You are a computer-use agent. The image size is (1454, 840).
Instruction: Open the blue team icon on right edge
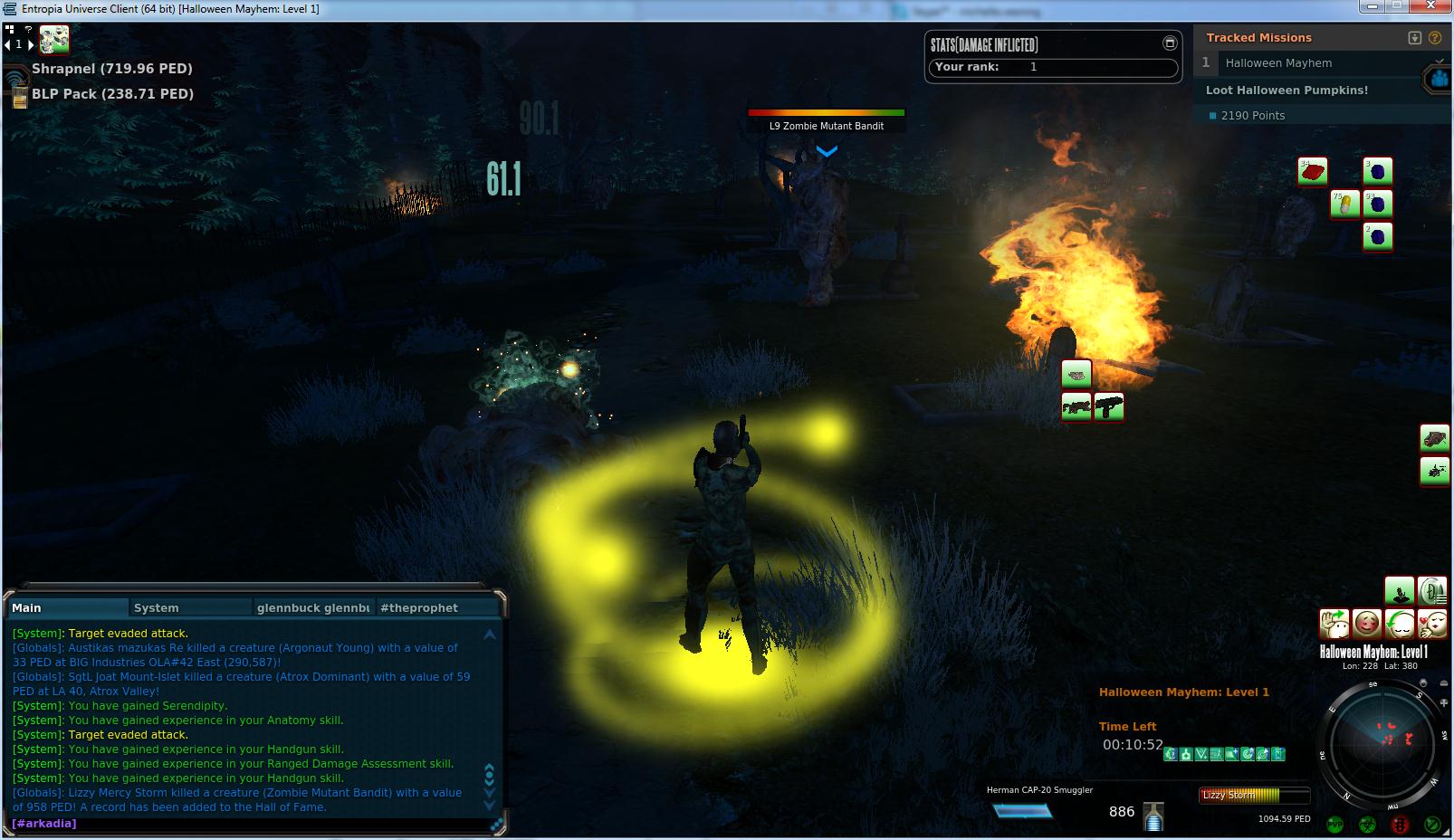[x=1440, y=80]
